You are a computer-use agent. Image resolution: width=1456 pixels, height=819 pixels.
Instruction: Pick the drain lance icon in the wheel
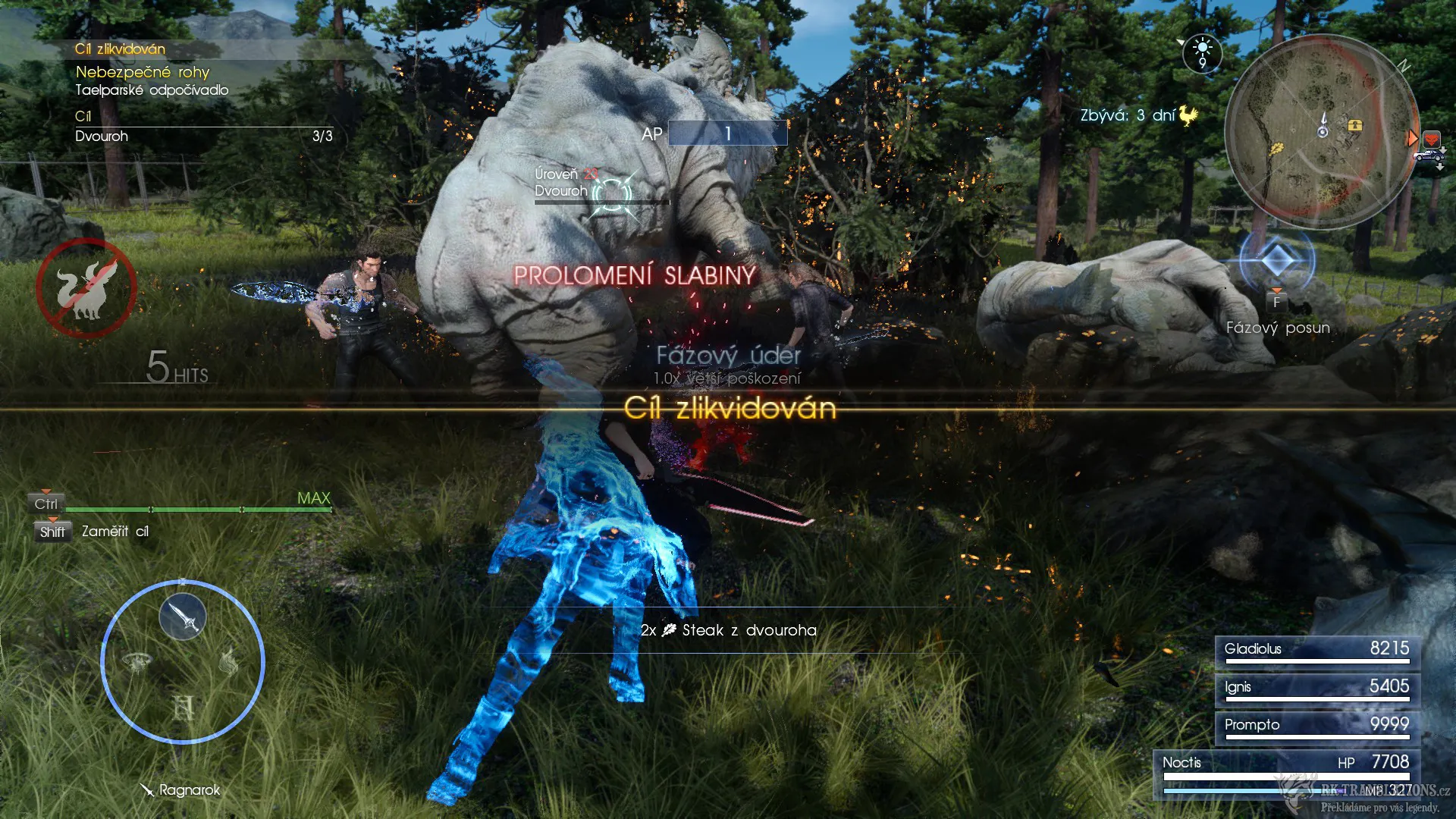pos(138,662)
